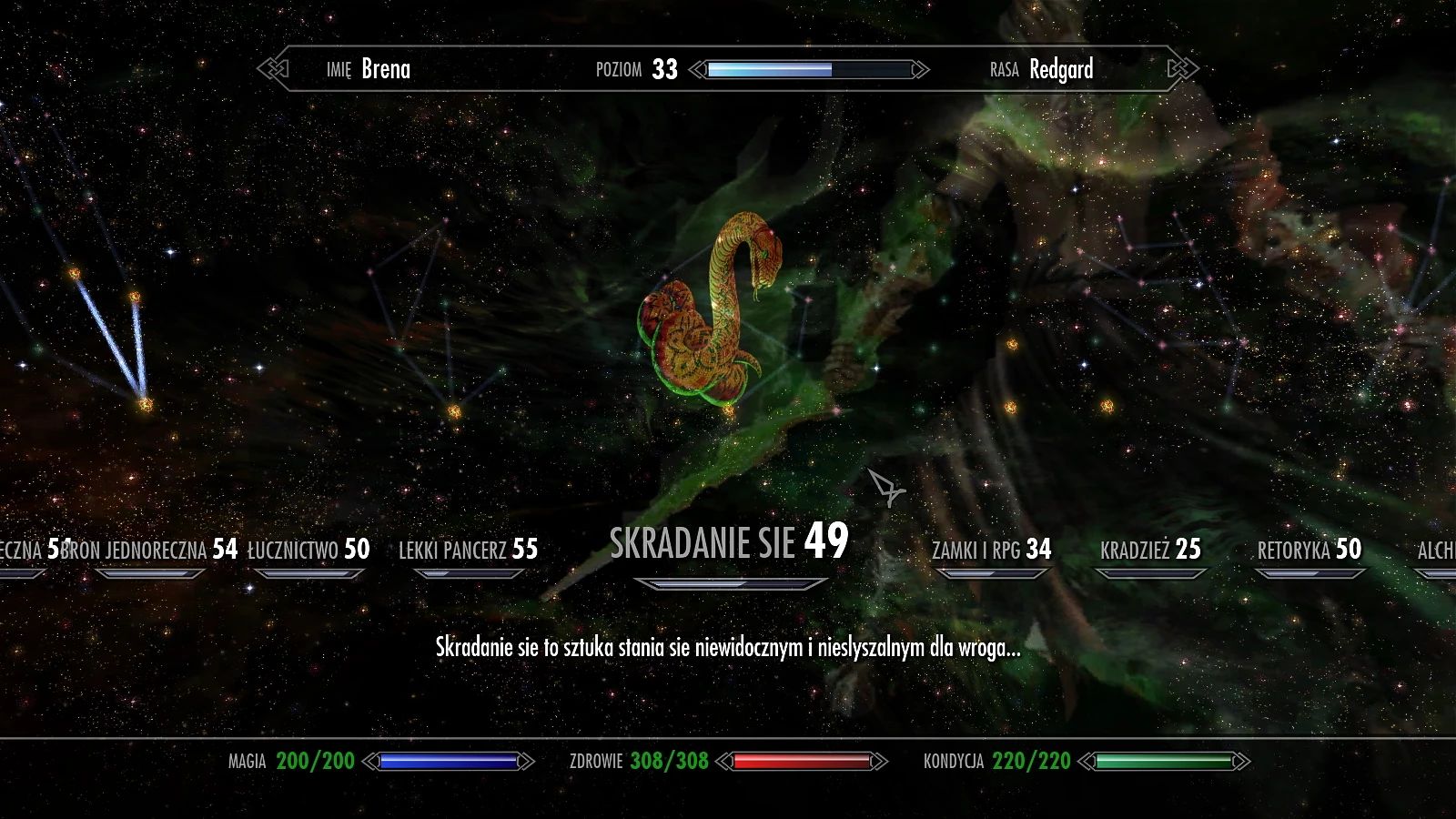Open the Kradzież skill constellation
1456x819 pixels.
pyautogui.click(x=1148, y=549)
